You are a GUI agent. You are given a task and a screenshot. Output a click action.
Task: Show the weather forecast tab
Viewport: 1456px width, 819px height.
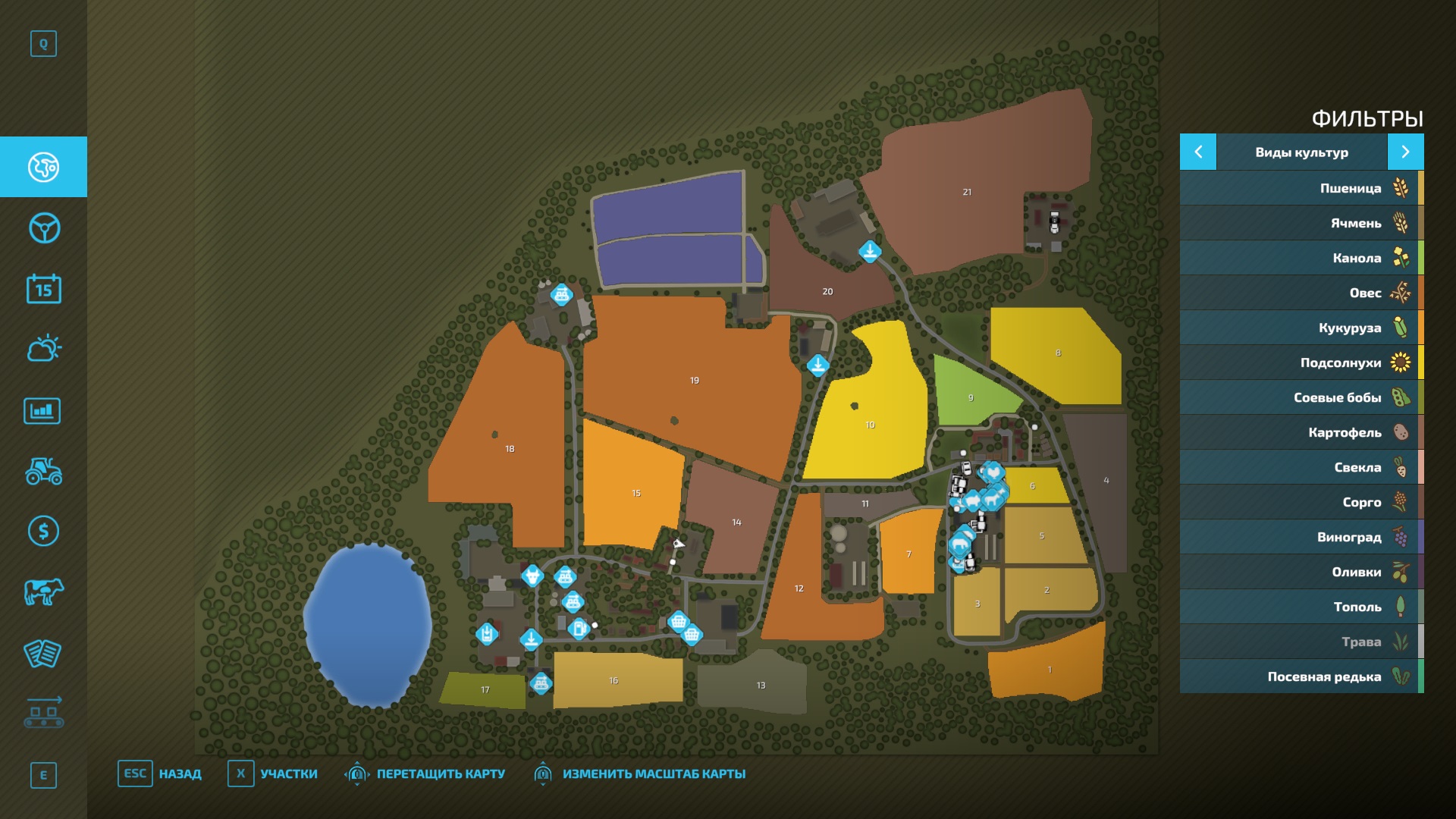pos(43,349)
